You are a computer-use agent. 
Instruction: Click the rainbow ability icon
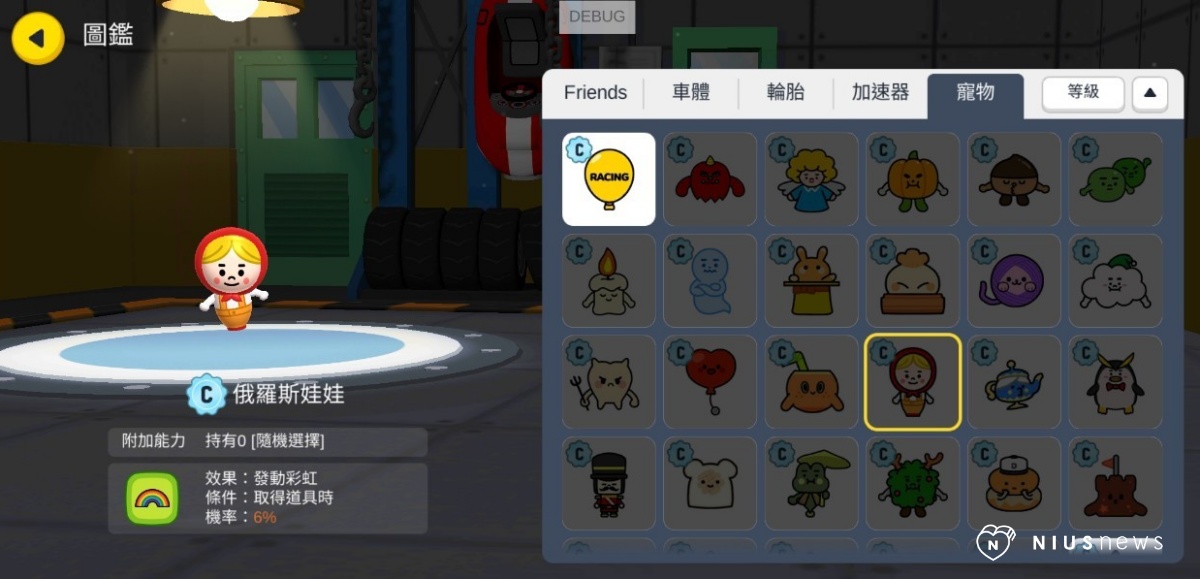point(152,498)
